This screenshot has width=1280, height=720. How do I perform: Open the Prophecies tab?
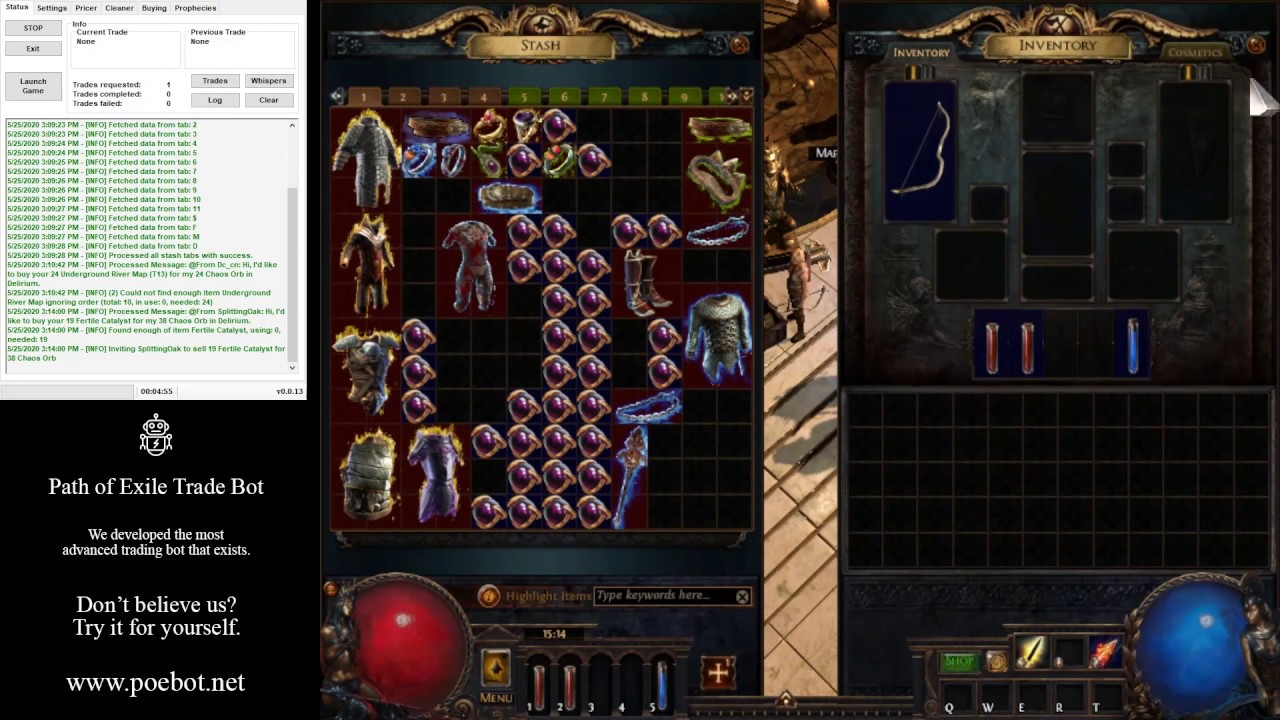click(195, 7)
